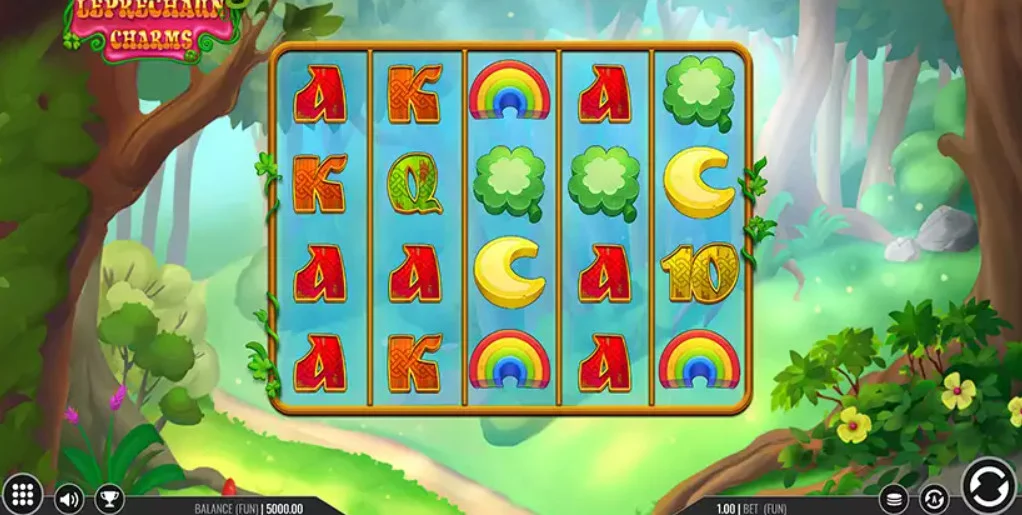1022x515 pixels.
Task: Toggle the sound speaker icon
Action: 68,497
